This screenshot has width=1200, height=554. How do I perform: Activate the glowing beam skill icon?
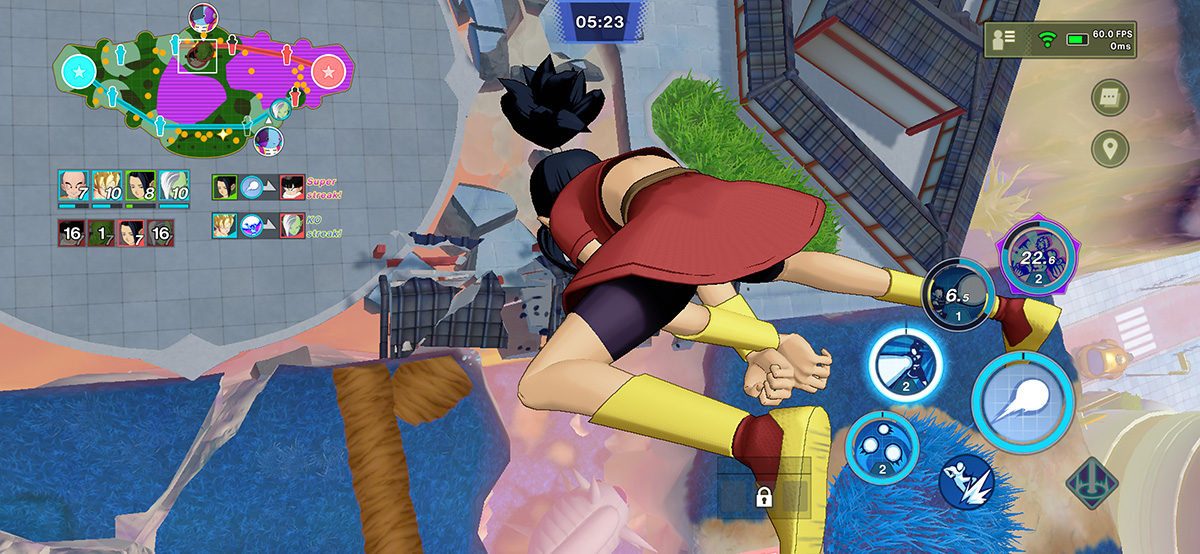tap(905, 364)
